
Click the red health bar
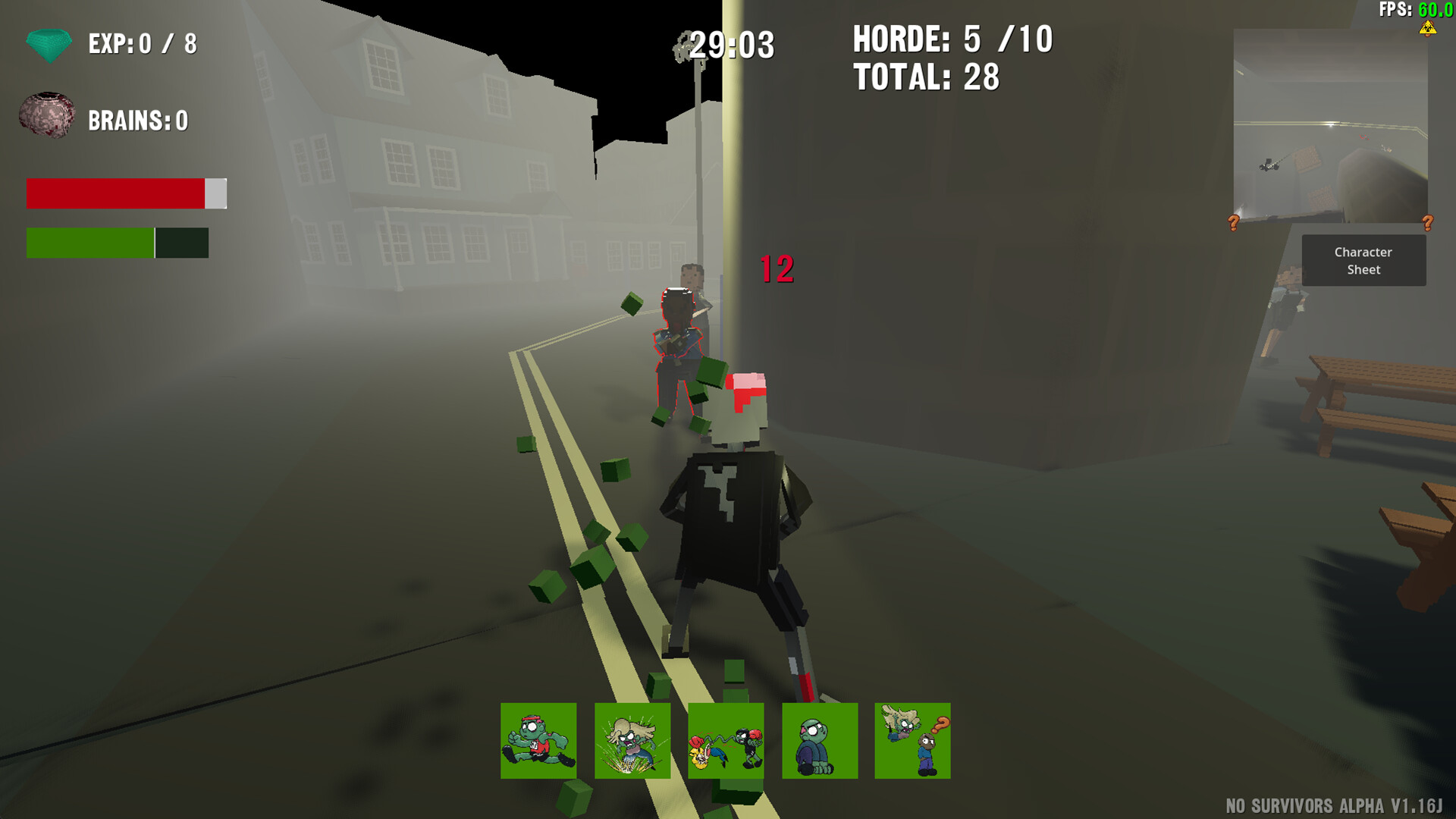point(114,193)
